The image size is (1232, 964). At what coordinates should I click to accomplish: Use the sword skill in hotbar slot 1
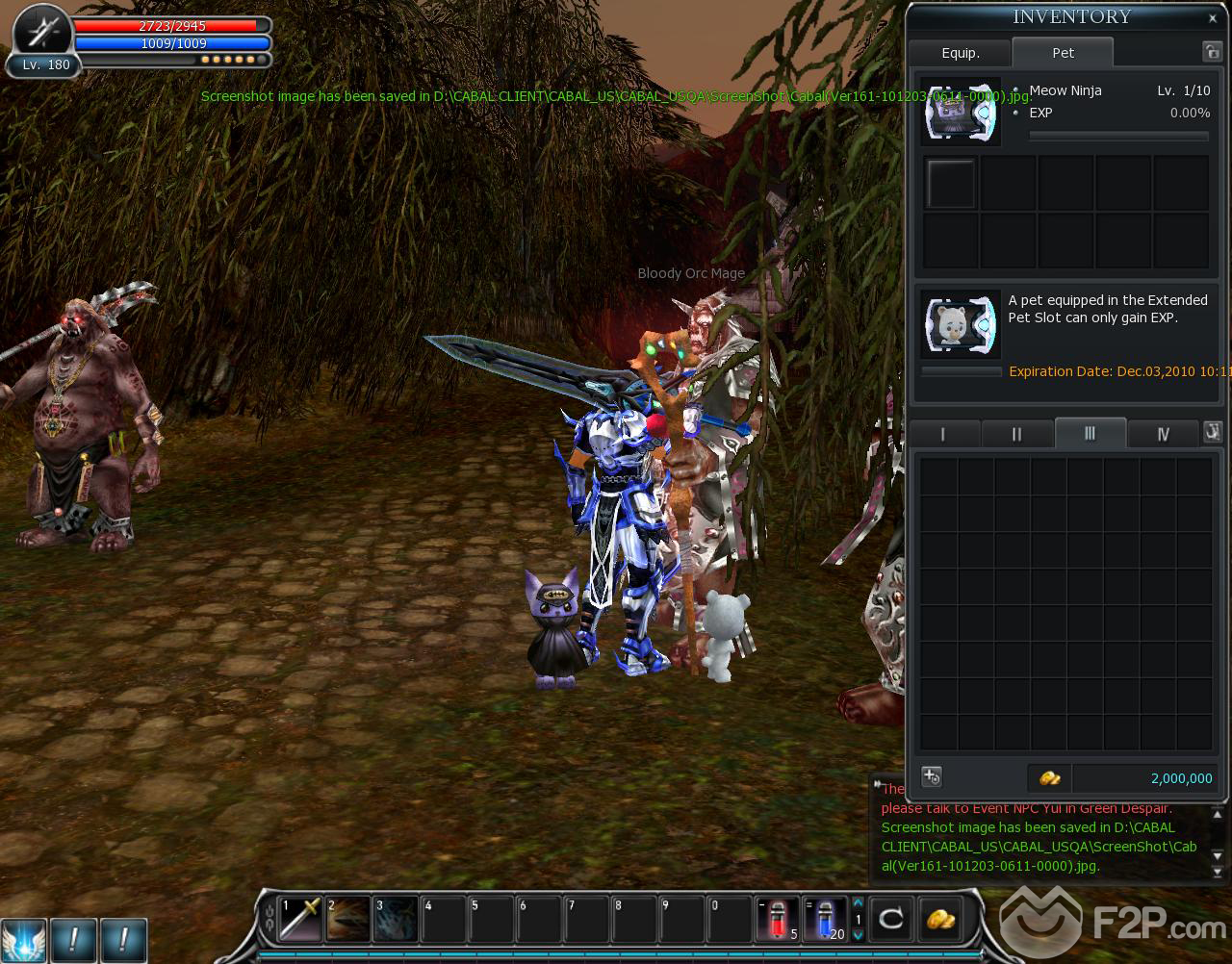[299, 919]
